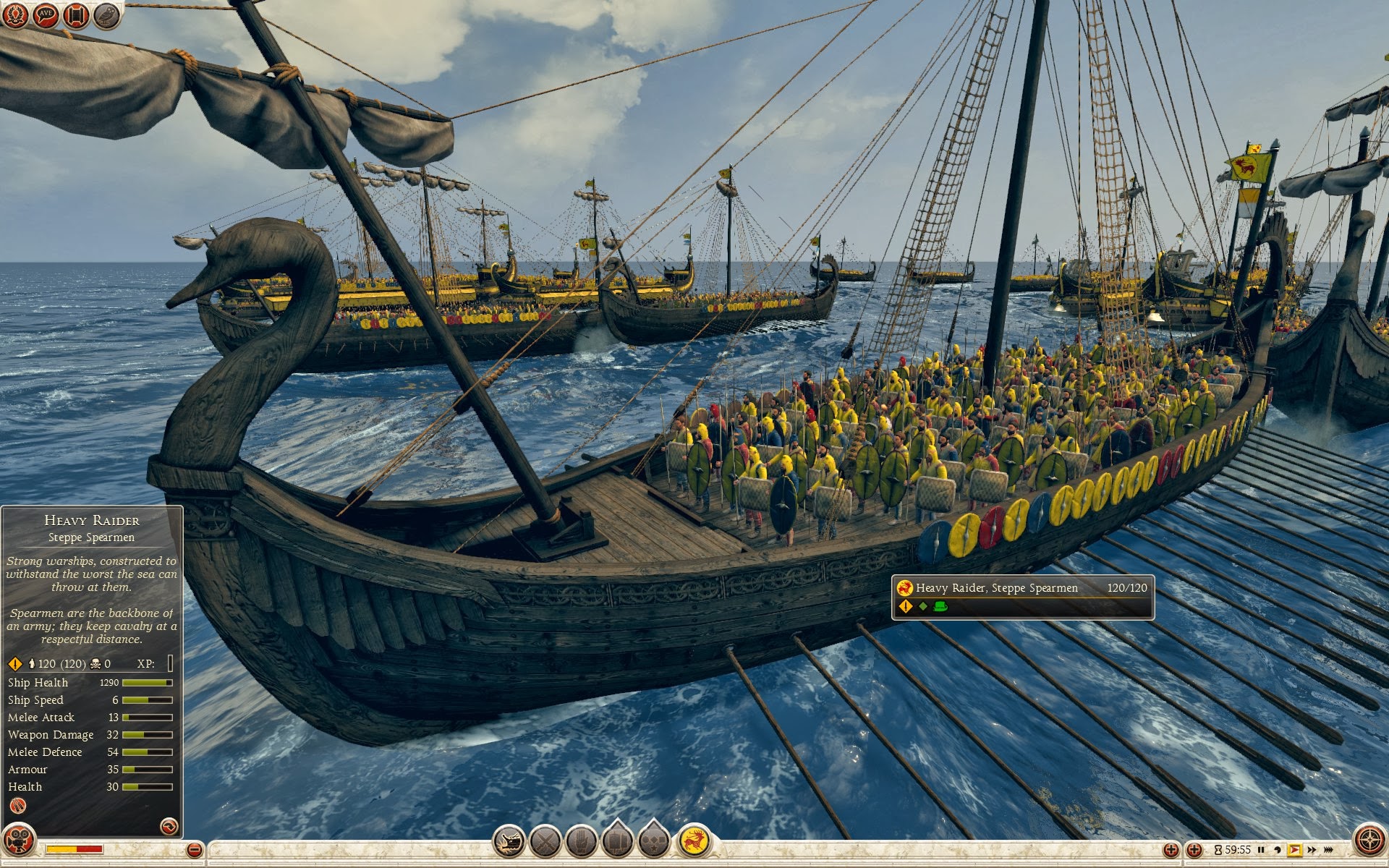Open the scroll icon panel
The width and height of the screenshot is (1389, 868).
coord(76,15)
